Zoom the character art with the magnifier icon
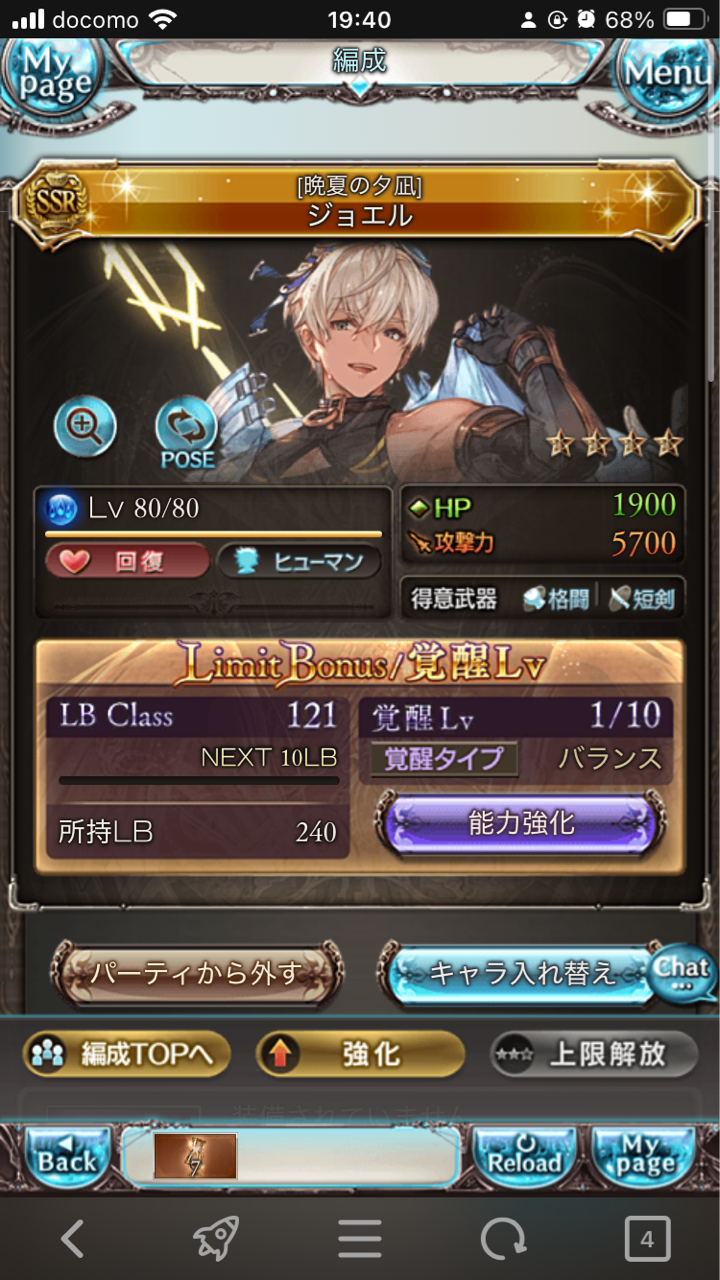This screenshot has height=1280, width=720. [85, 427]
